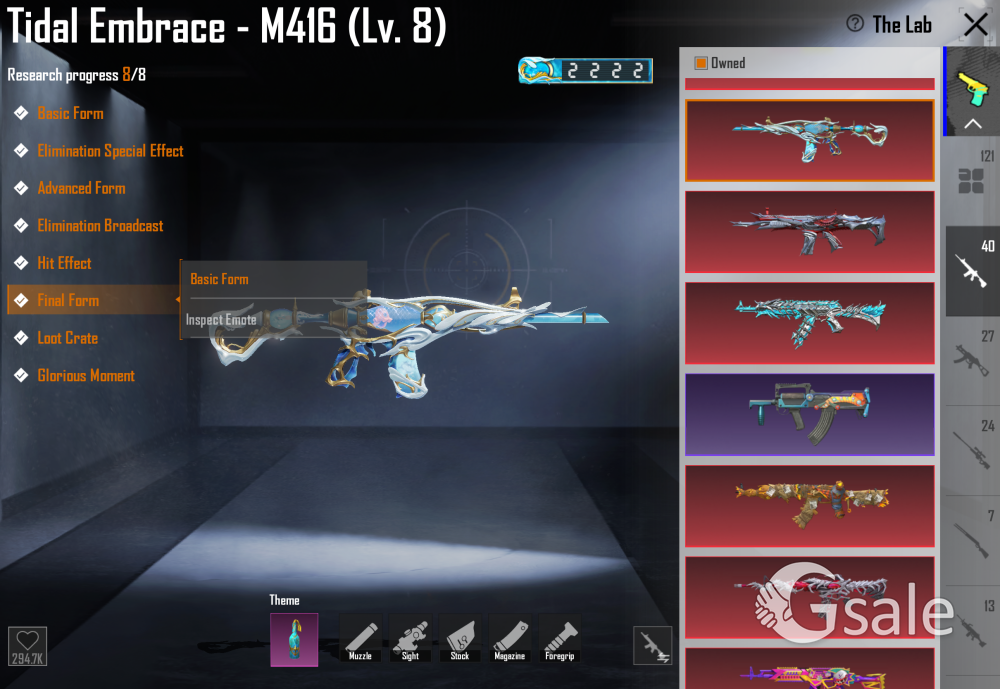The width and height of the screenshot is (1000, 689).
Task: Close the weapon skin screen
Action: pos(975,25)
